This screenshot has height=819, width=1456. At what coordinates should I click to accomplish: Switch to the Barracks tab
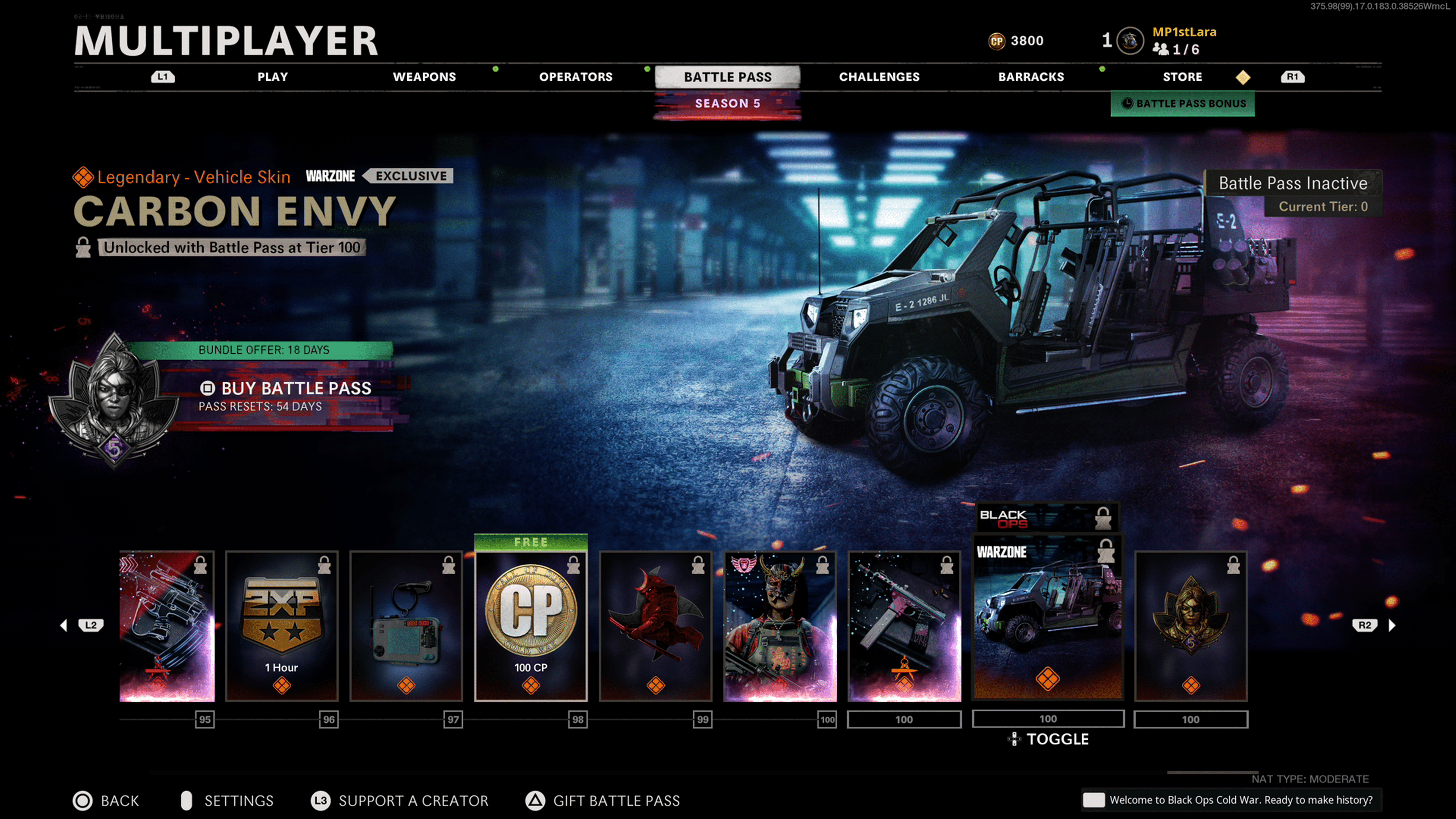[x=1031, y=77]
